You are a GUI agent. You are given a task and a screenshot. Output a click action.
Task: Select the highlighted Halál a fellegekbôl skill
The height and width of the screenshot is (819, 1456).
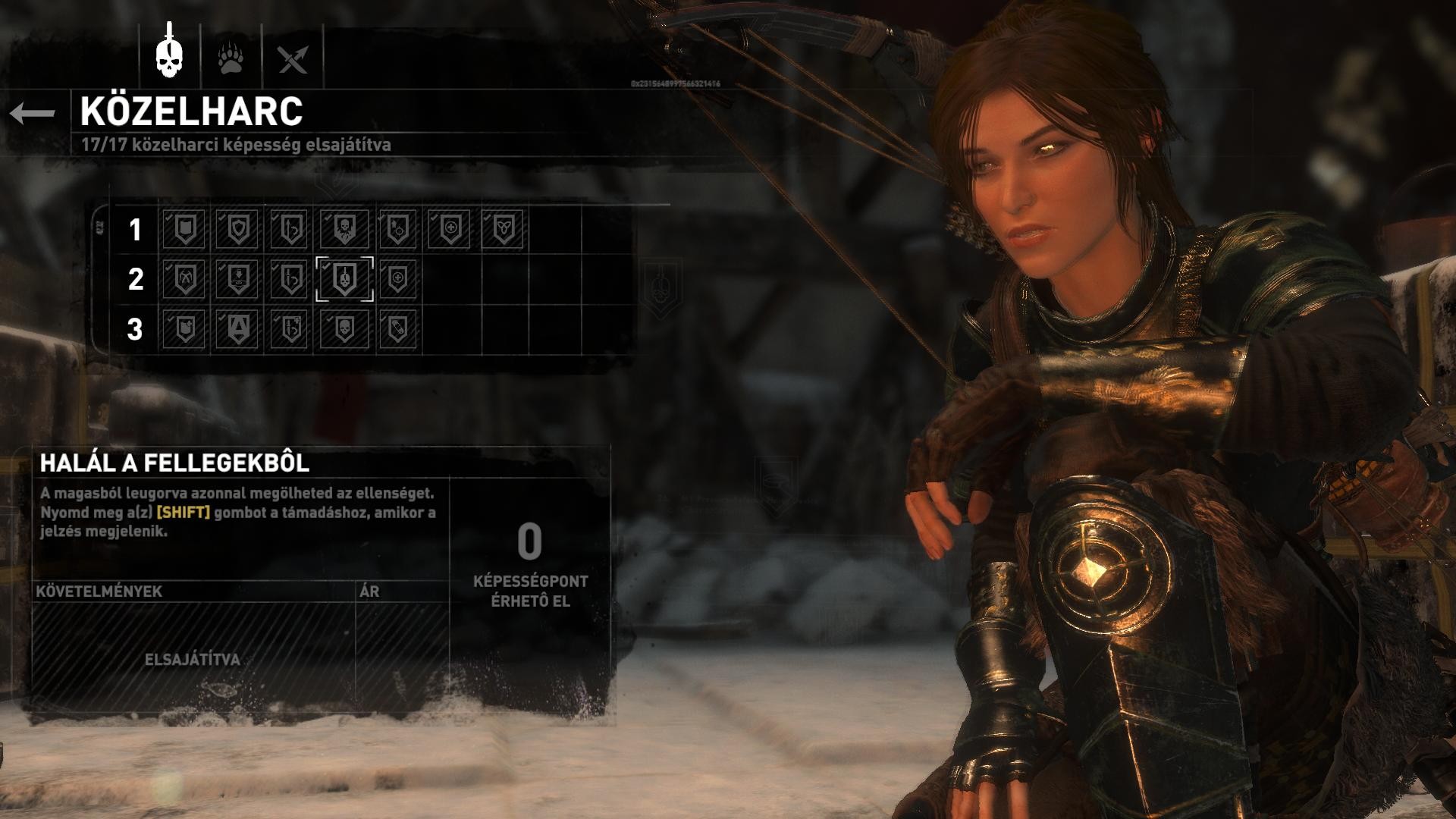point(344,279)
